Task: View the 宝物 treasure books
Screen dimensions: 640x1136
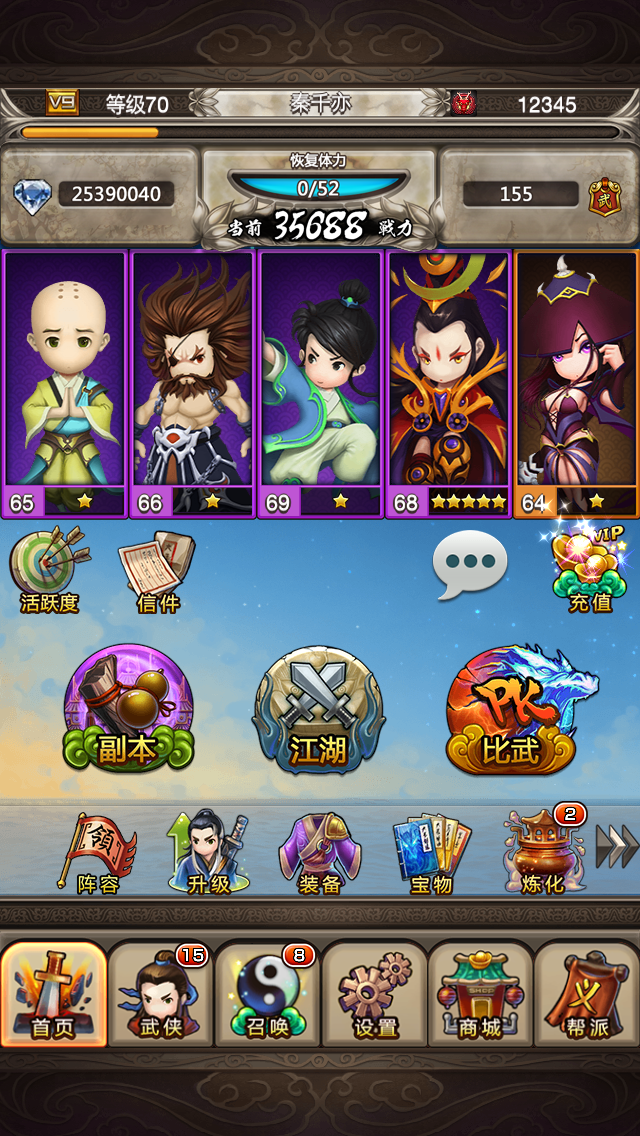Action: coord(431,854)
